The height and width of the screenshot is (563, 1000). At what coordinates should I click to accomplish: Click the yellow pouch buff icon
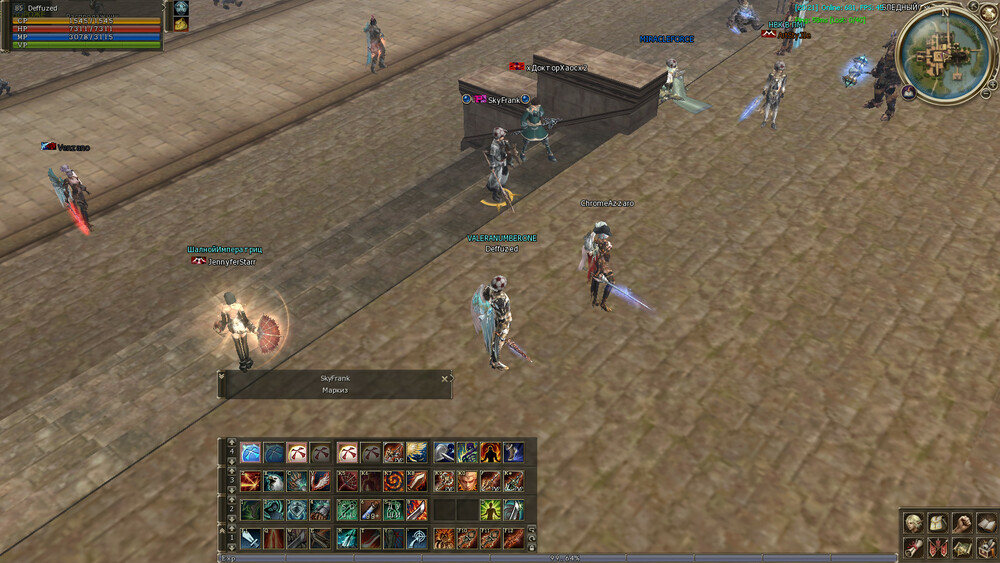click(181, 24)
